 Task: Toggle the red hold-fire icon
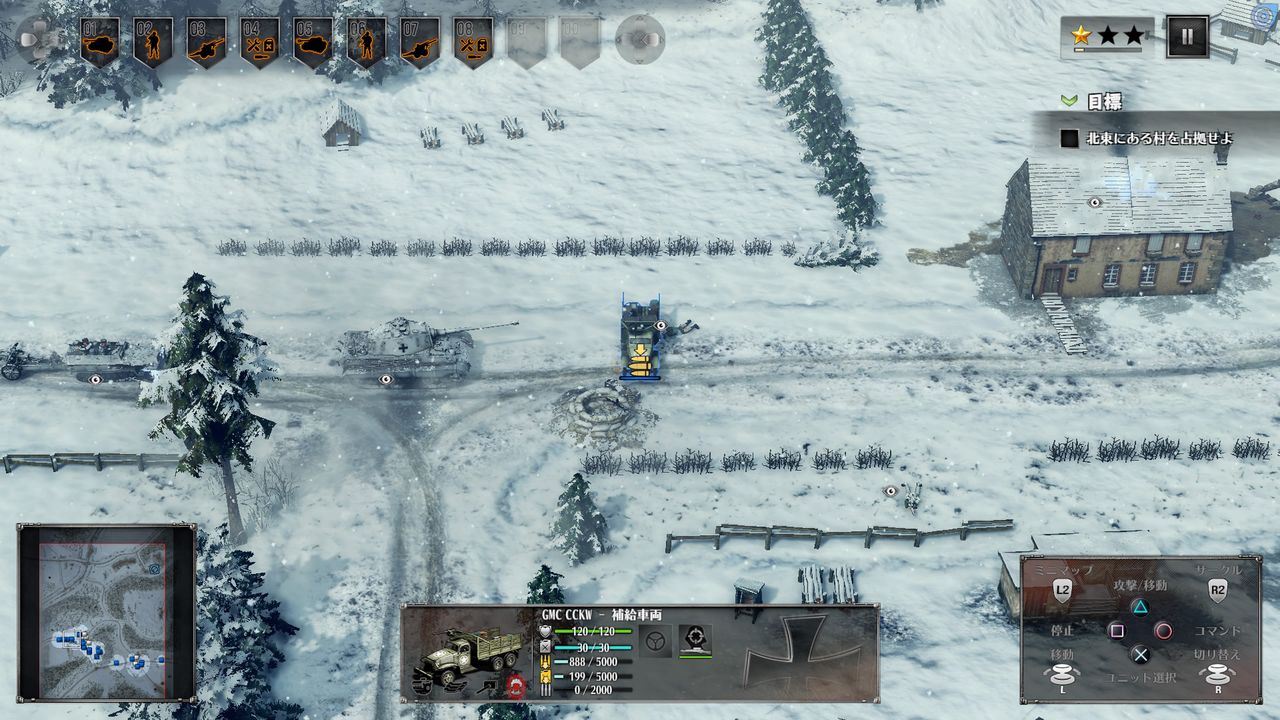pyautogui.click(x=518, y=684)
